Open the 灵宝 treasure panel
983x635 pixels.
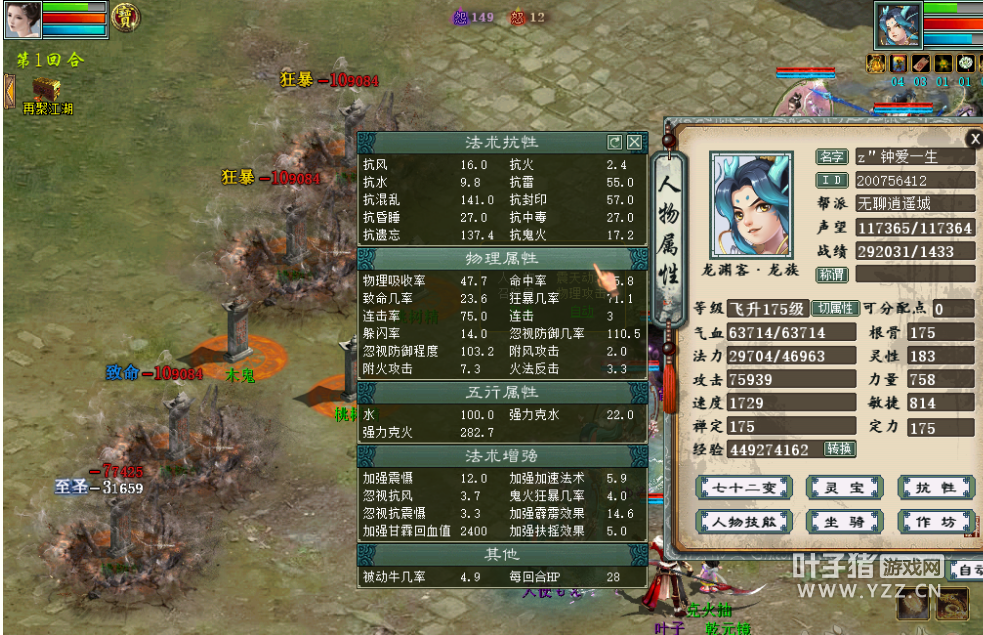[x=844, y=488]
